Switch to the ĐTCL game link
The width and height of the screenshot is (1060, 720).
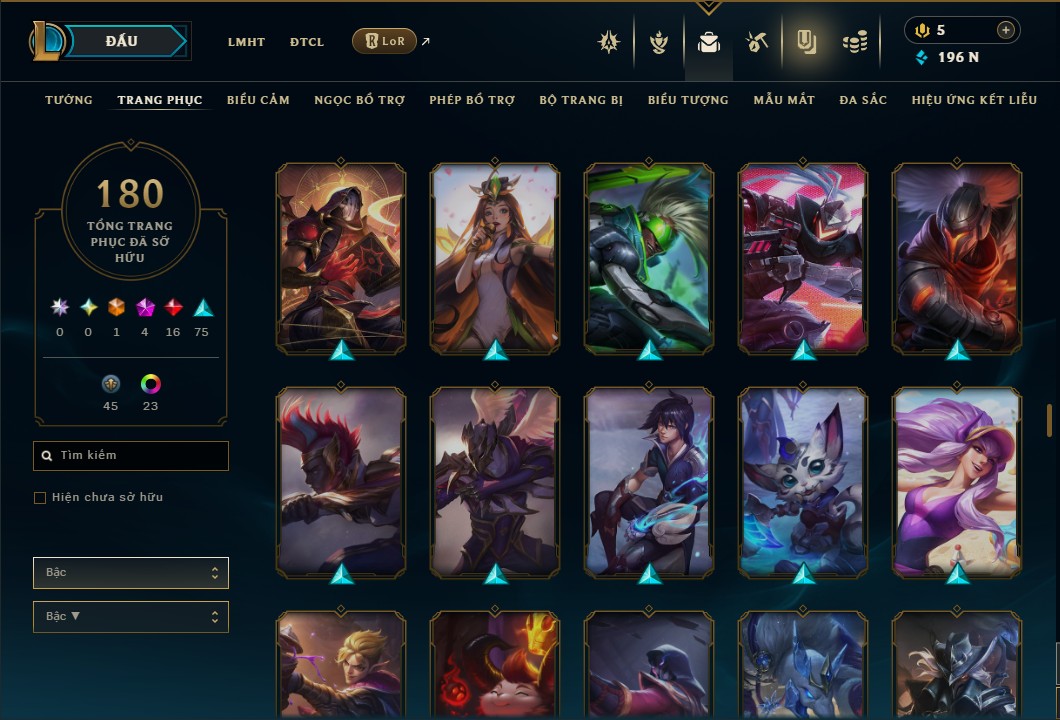click(307, 42)
